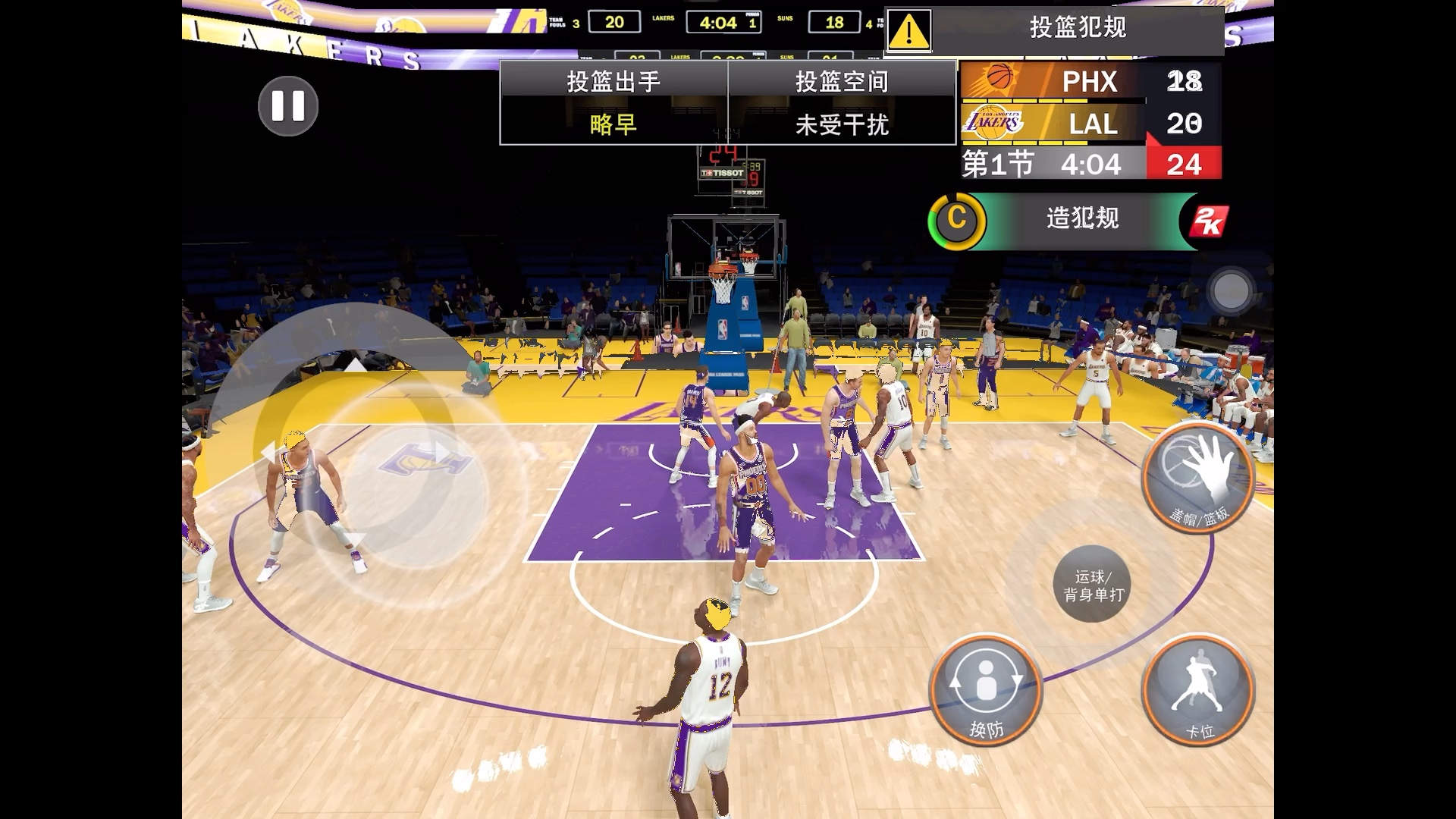This screenshot has width=1456, height=819.
Task: Tap the yellow C cooldown progress ring
Action: tap(956, 218)
